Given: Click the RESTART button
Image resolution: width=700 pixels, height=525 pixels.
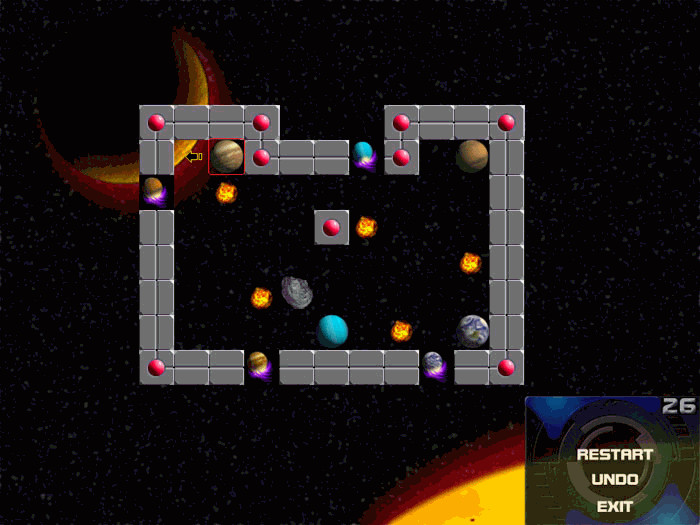Looking at the screenshot, I should coord(614,454).
